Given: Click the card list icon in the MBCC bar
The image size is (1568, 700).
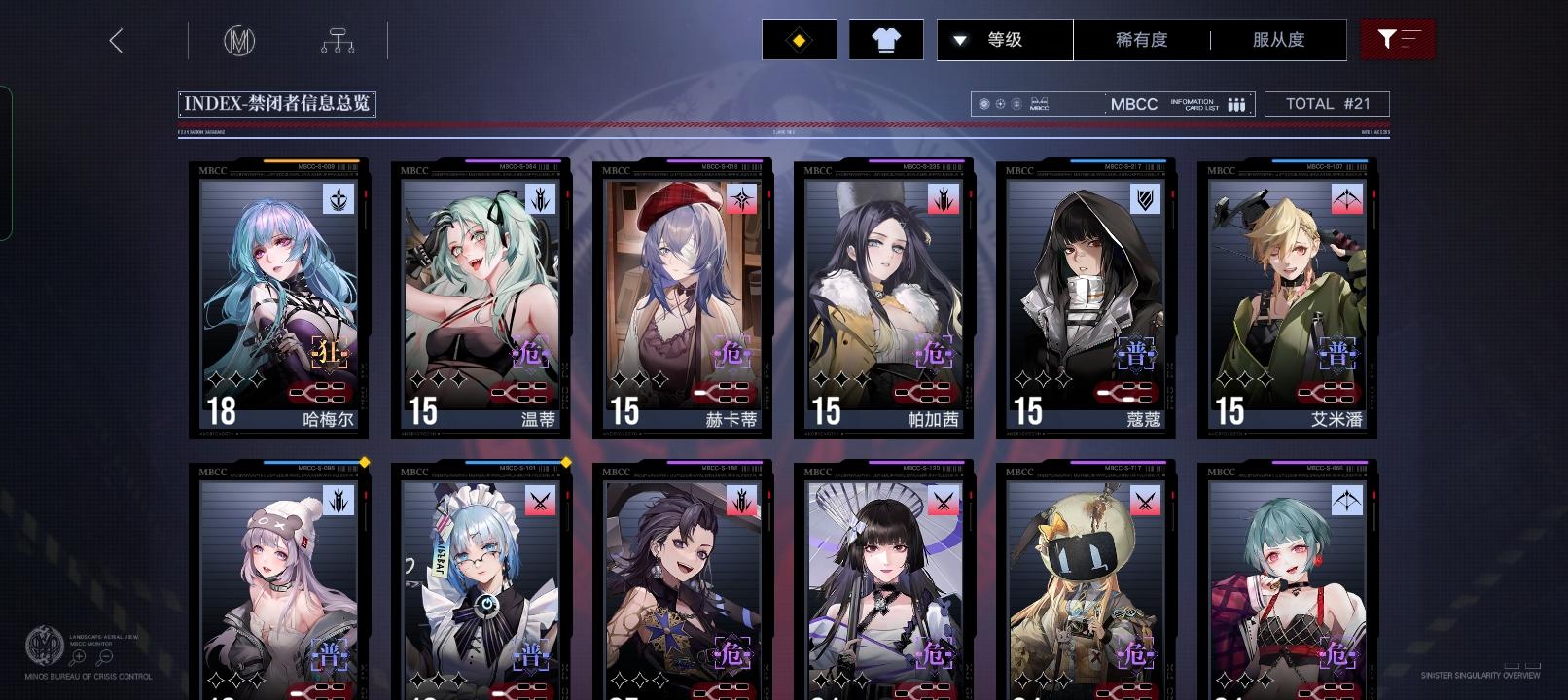Looking at the screenshot, I should pyautogui.click(x=1235, y=103).
